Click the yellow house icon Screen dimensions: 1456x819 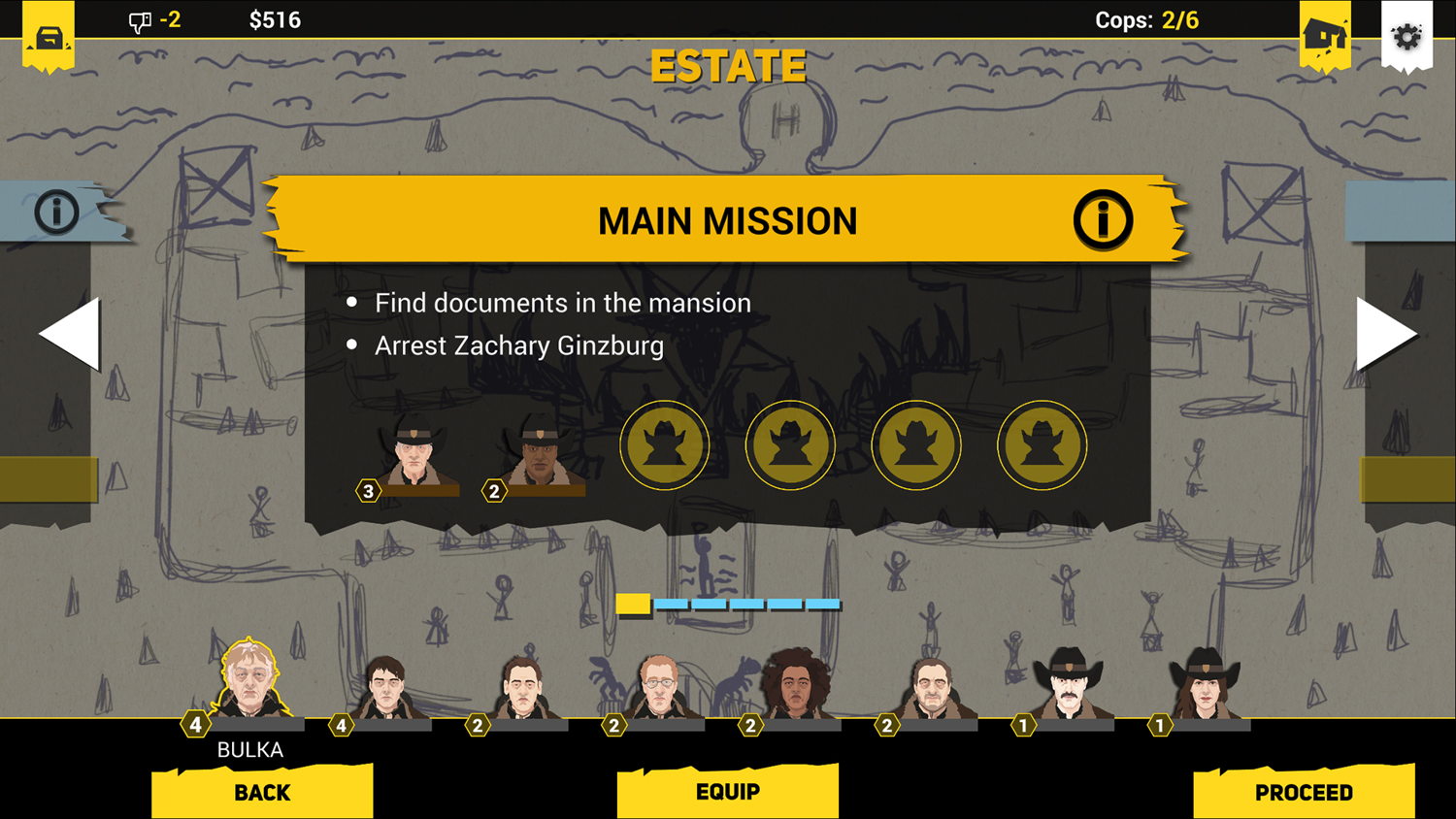[x=1325, y=37]
